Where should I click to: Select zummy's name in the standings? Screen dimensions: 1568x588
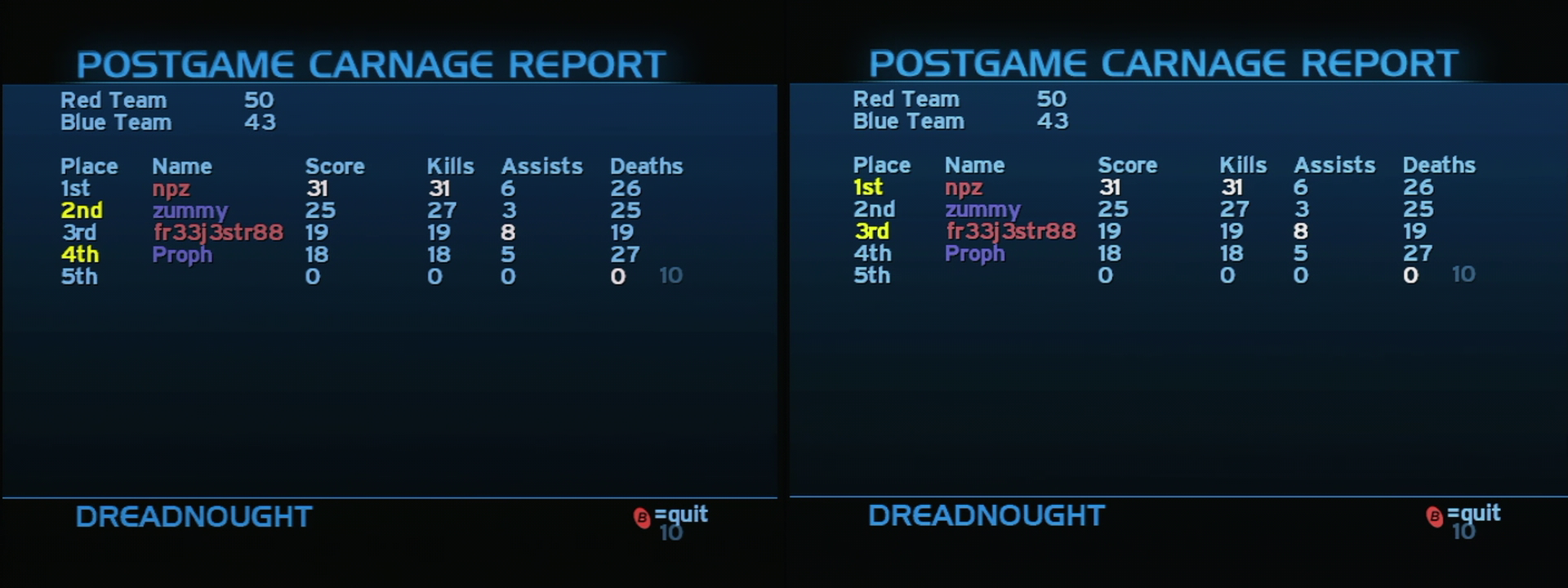[190, 210]
